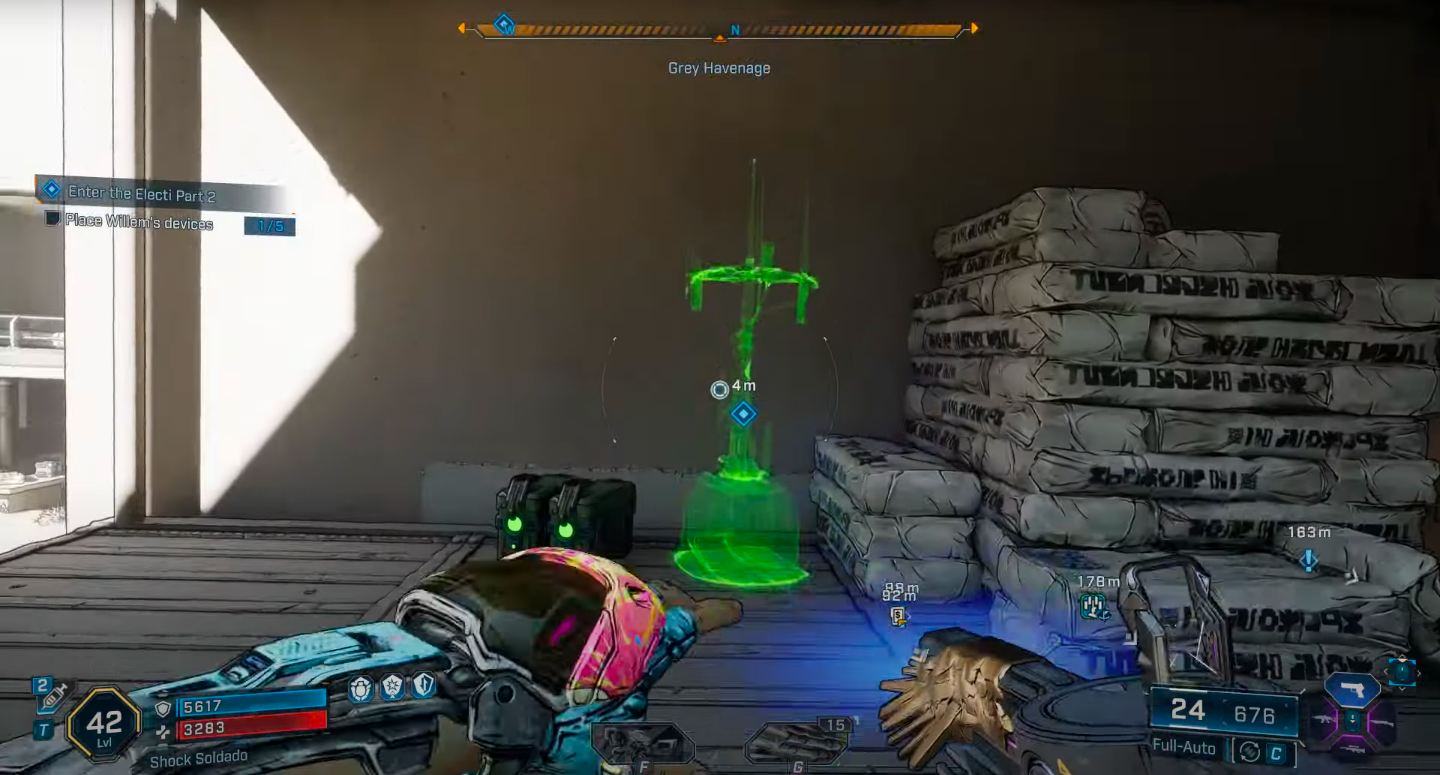This screenshot has width=1440, height=775.
Task: Click the third shield-arrow buff icon
Action: (x=424, y=686)
